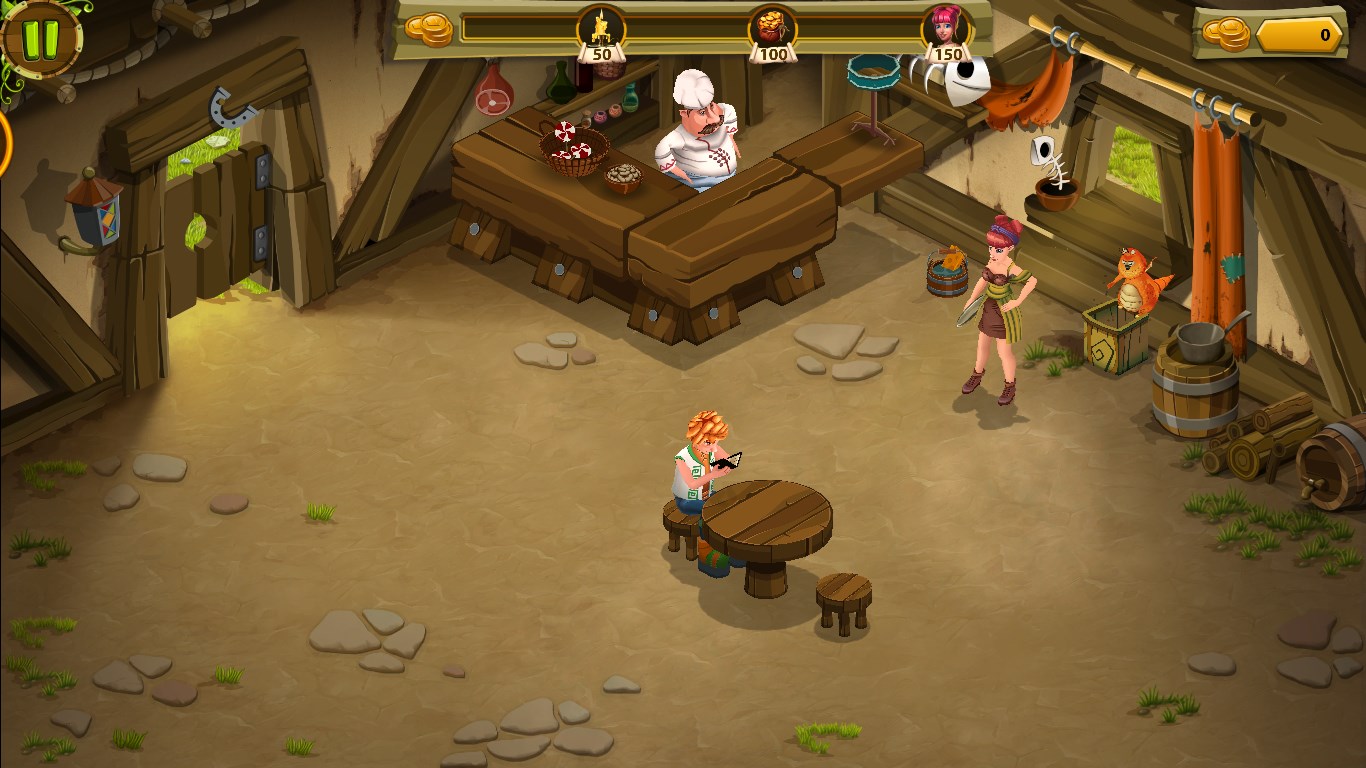1366x768 pixels.
Task: Pause the game with the green pause button
Action: pyautogui.click(x=41, y=38)
